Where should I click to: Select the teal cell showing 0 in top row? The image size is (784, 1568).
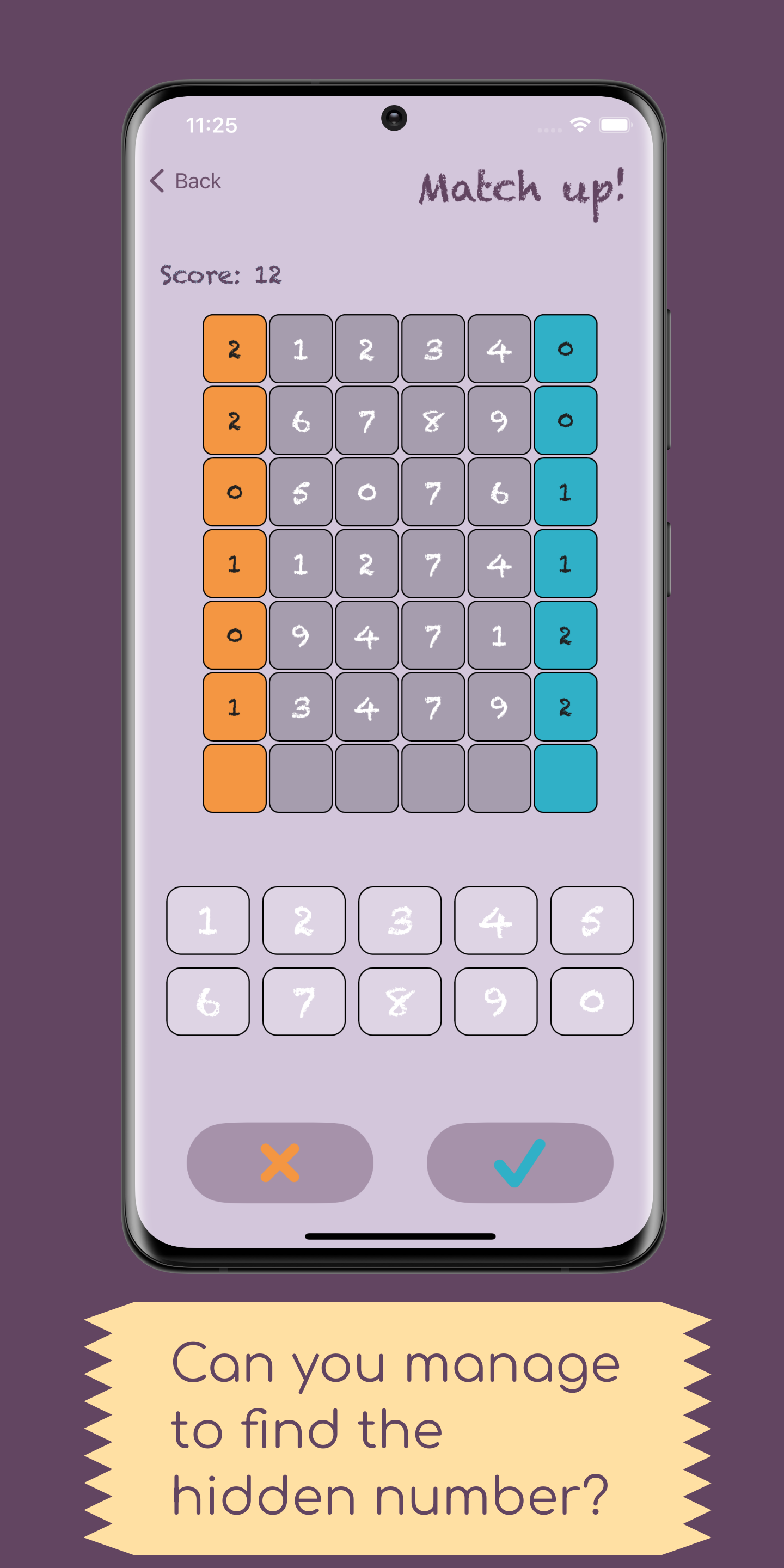tap(566, 348)
